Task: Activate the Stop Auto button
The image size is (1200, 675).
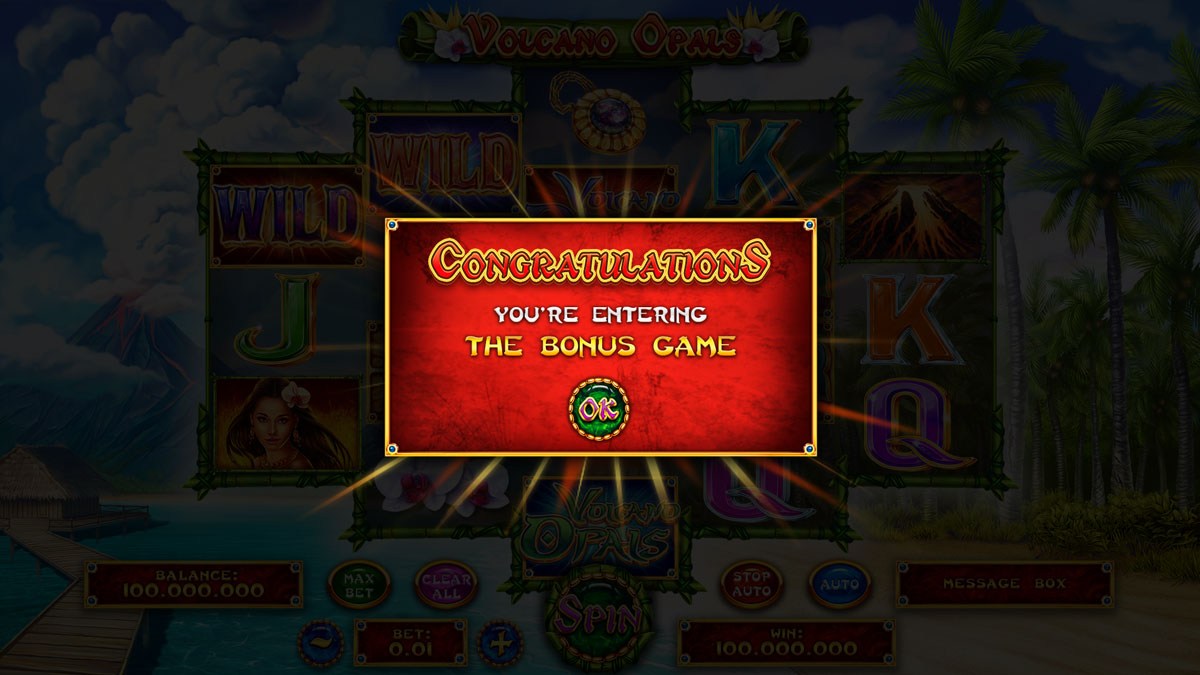Action: (751, 584)
